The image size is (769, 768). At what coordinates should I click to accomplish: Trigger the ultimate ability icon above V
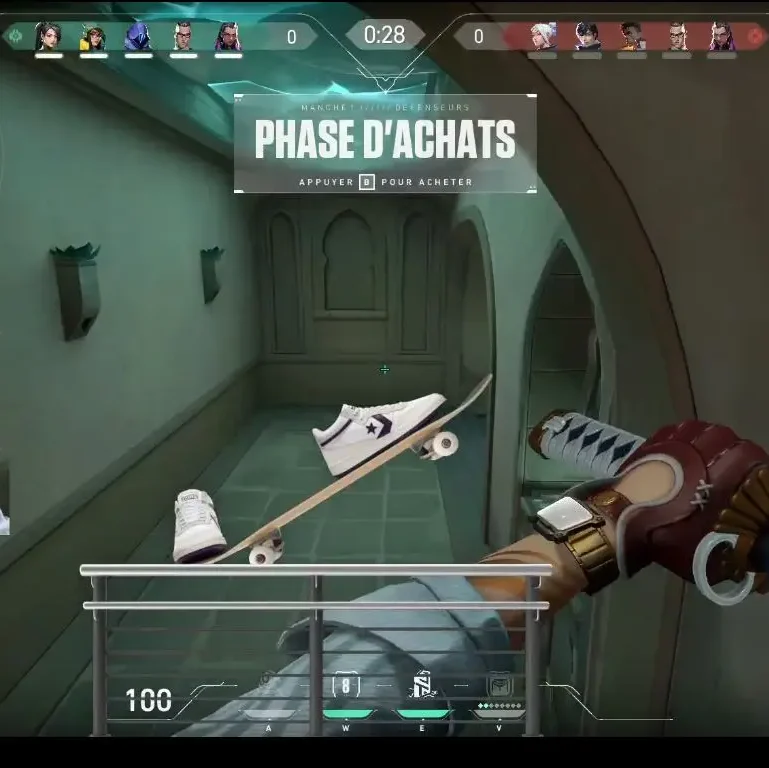tap(498, 685)
